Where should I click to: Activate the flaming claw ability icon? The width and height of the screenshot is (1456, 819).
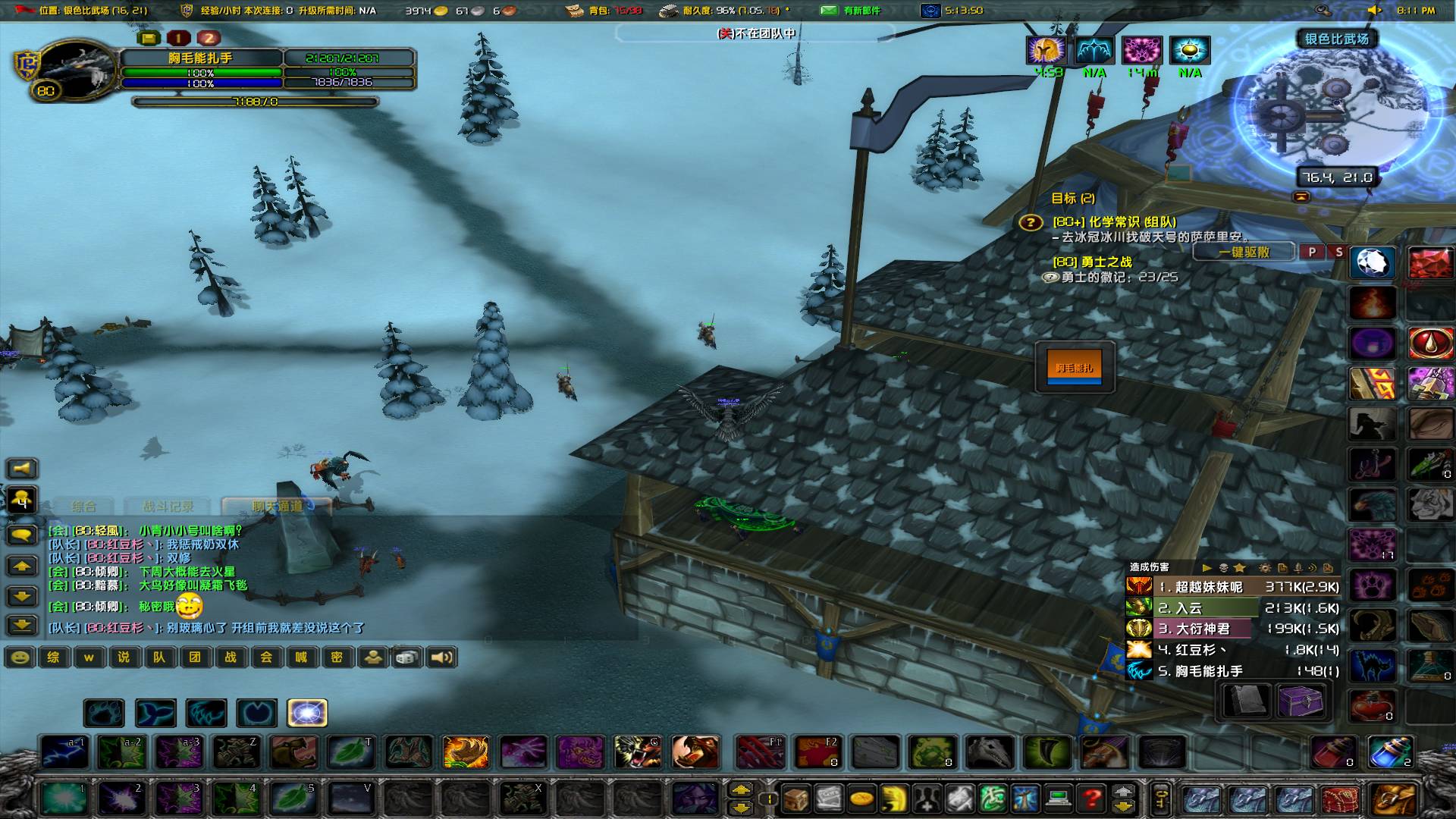(x=465, y=752)
